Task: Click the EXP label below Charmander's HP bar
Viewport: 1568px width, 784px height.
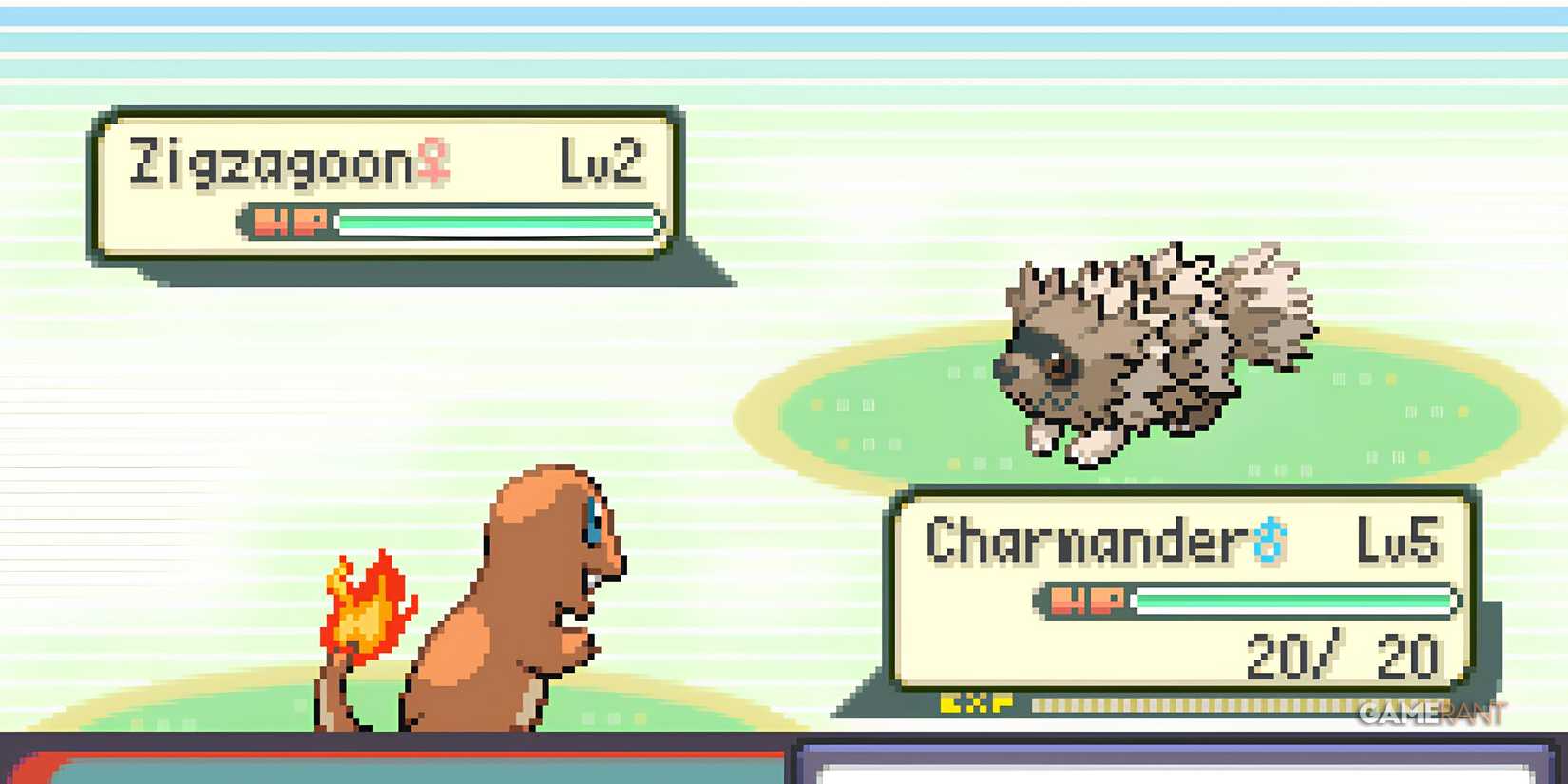Action: click(975, 703)
